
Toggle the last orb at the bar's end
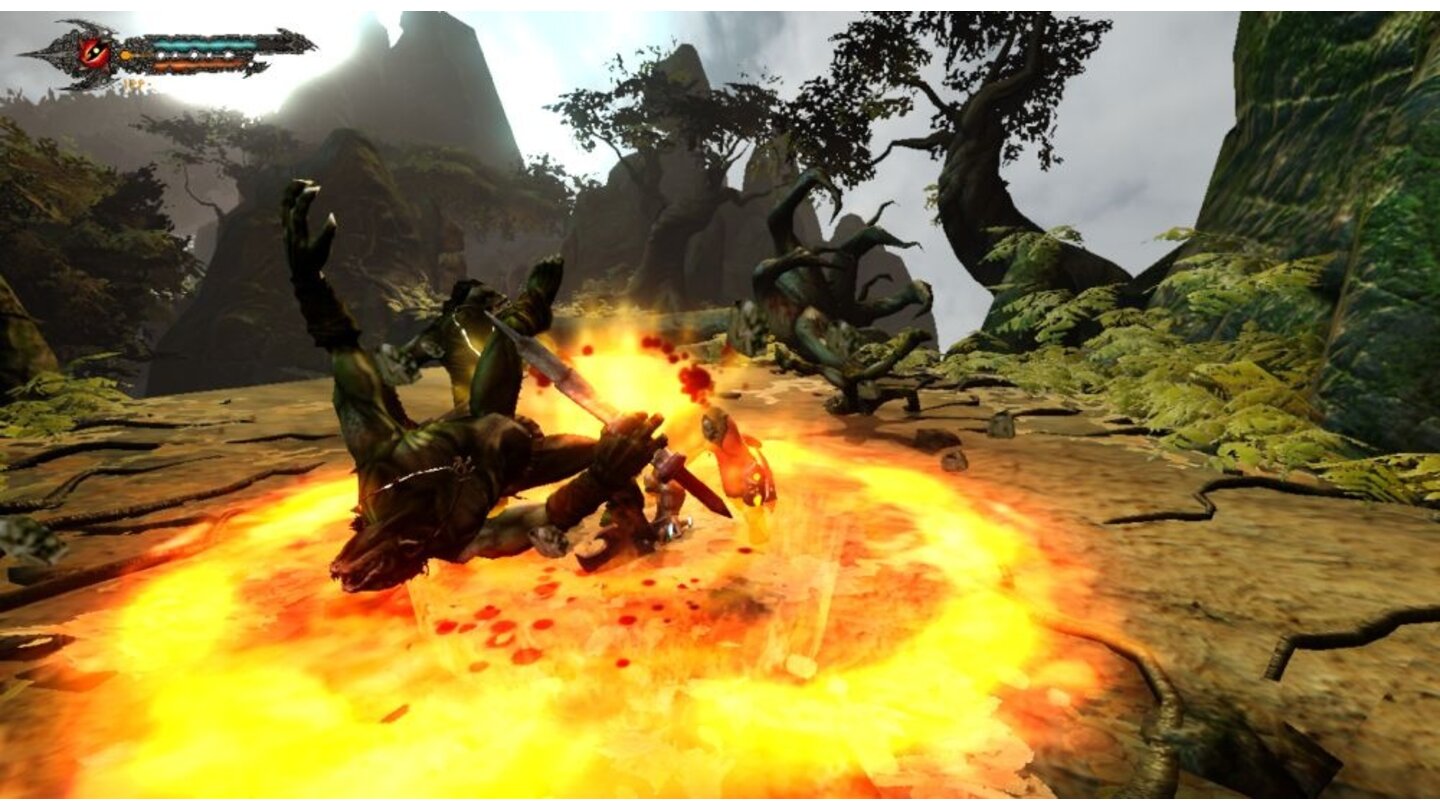pyautogui.click(x=229, y=53)
